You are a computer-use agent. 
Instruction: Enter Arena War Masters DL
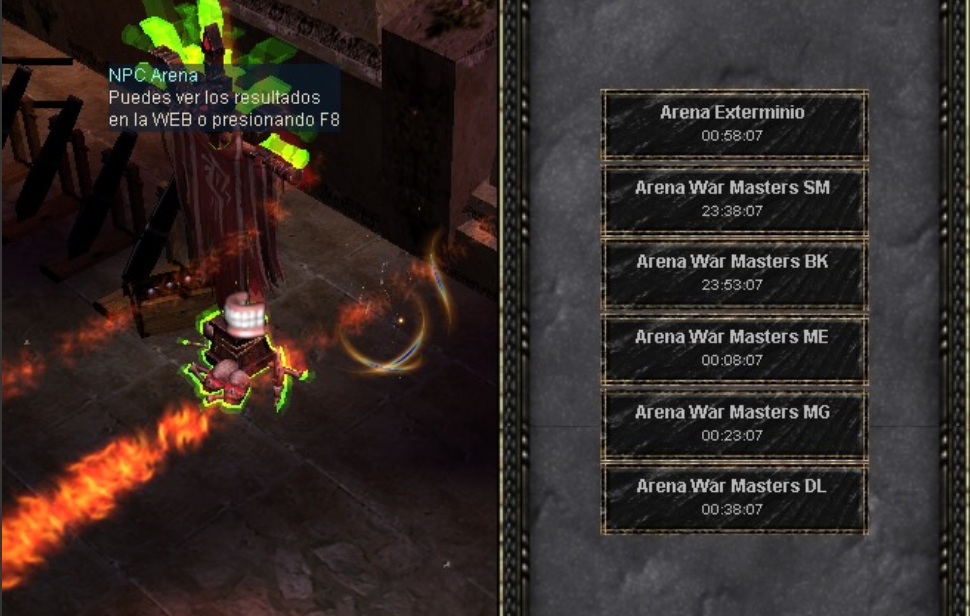click(733, 497)
